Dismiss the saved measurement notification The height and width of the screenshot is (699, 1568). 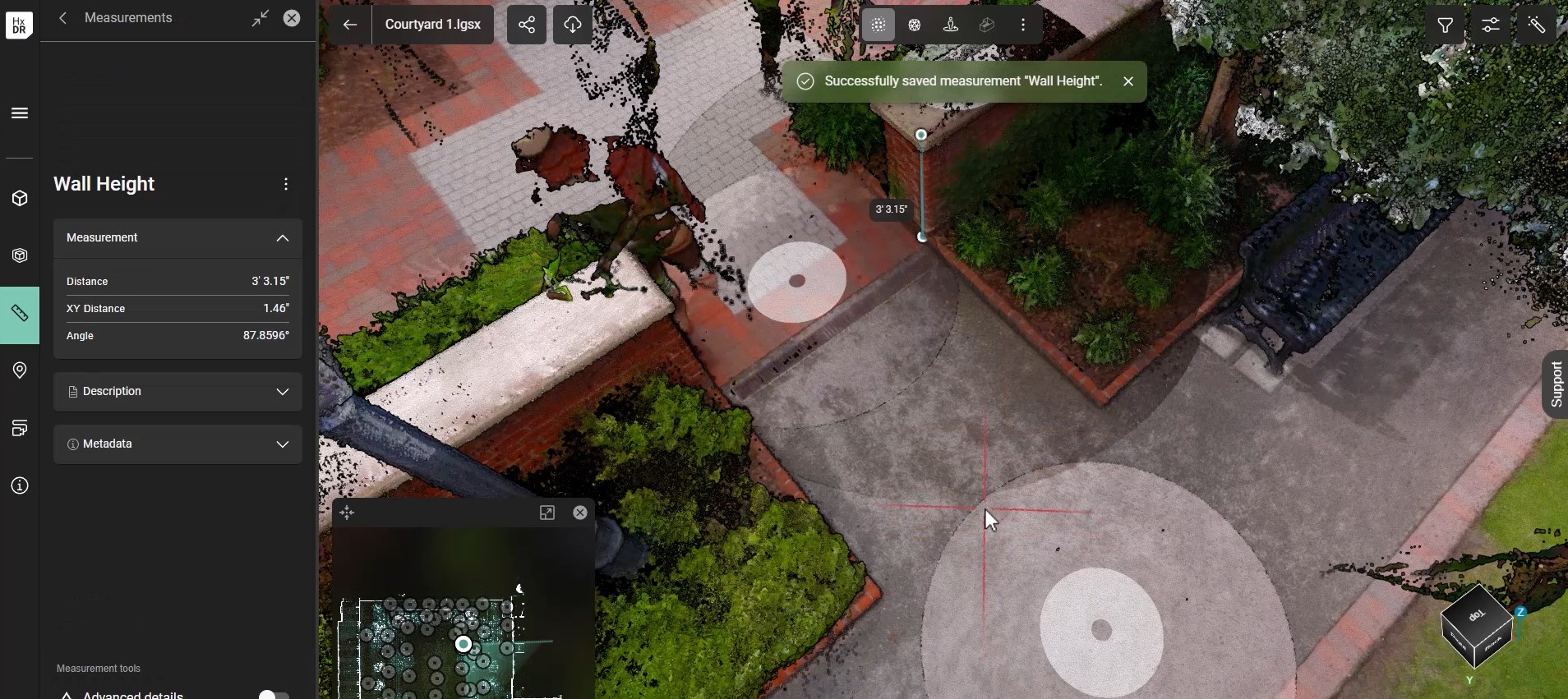tap(1128, 81)
